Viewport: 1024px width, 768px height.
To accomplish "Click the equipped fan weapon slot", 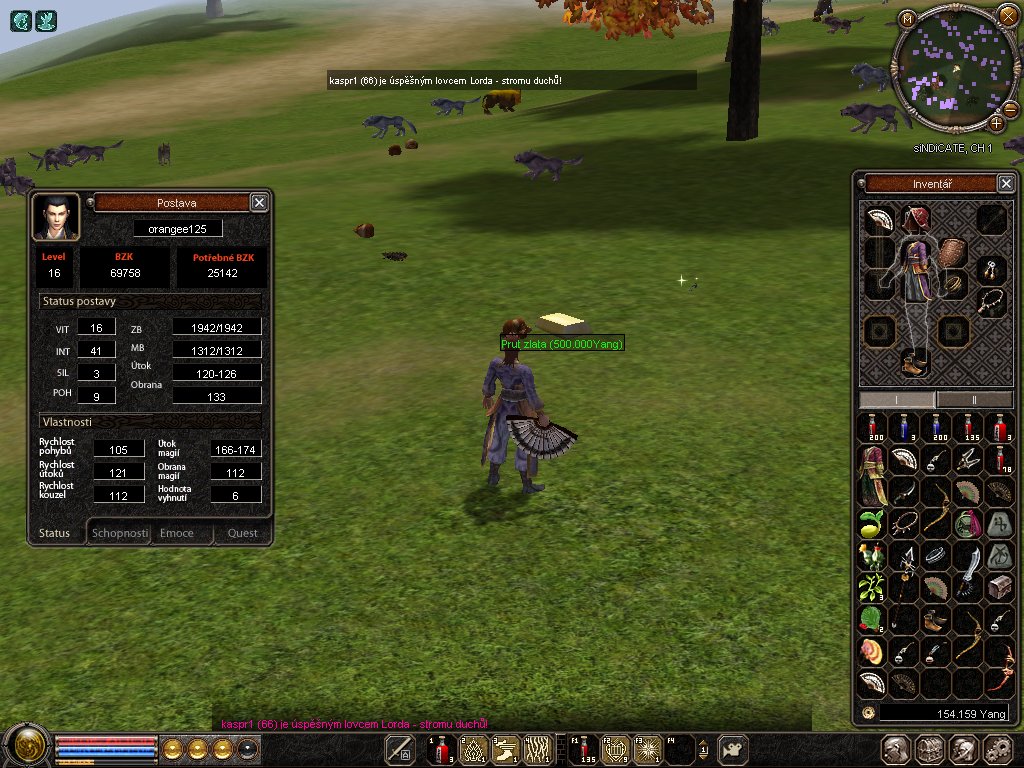I will [x=880, y=220].
